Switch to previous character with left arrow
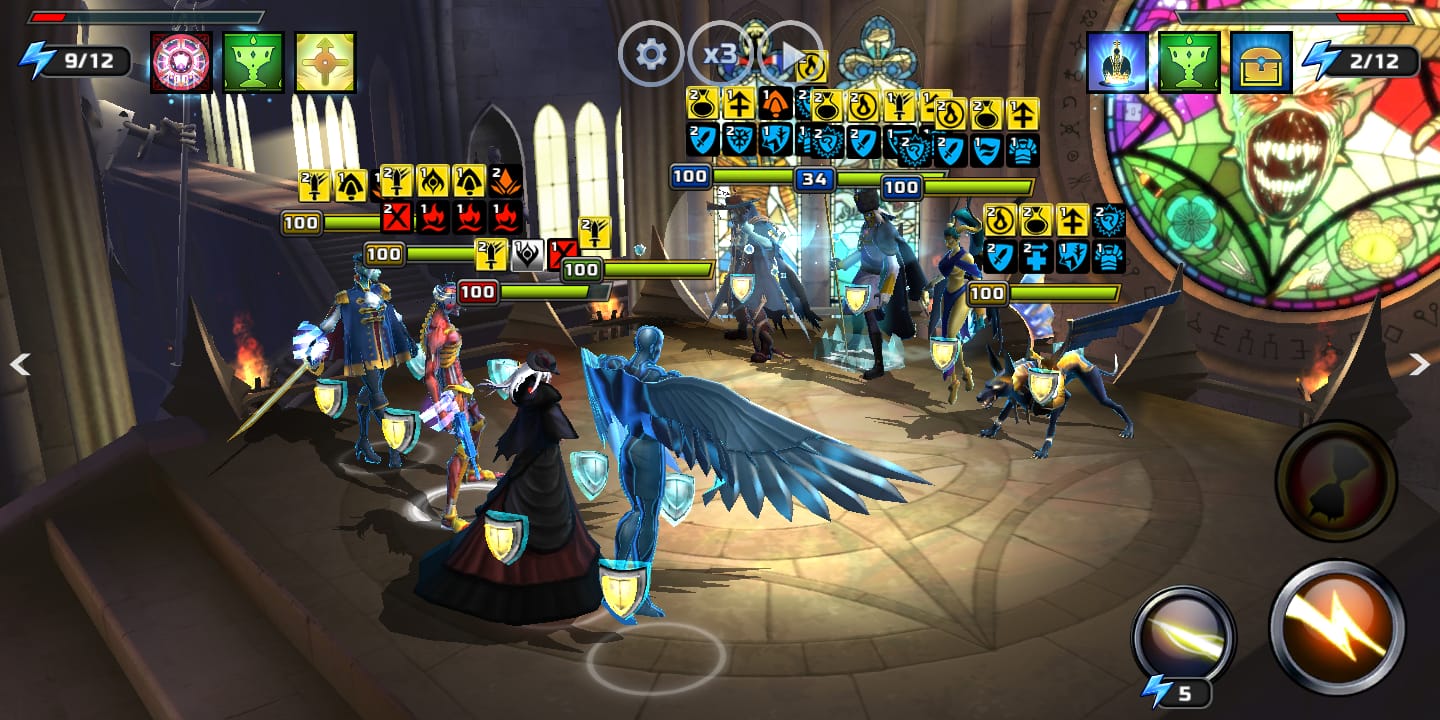 point(19,365)
